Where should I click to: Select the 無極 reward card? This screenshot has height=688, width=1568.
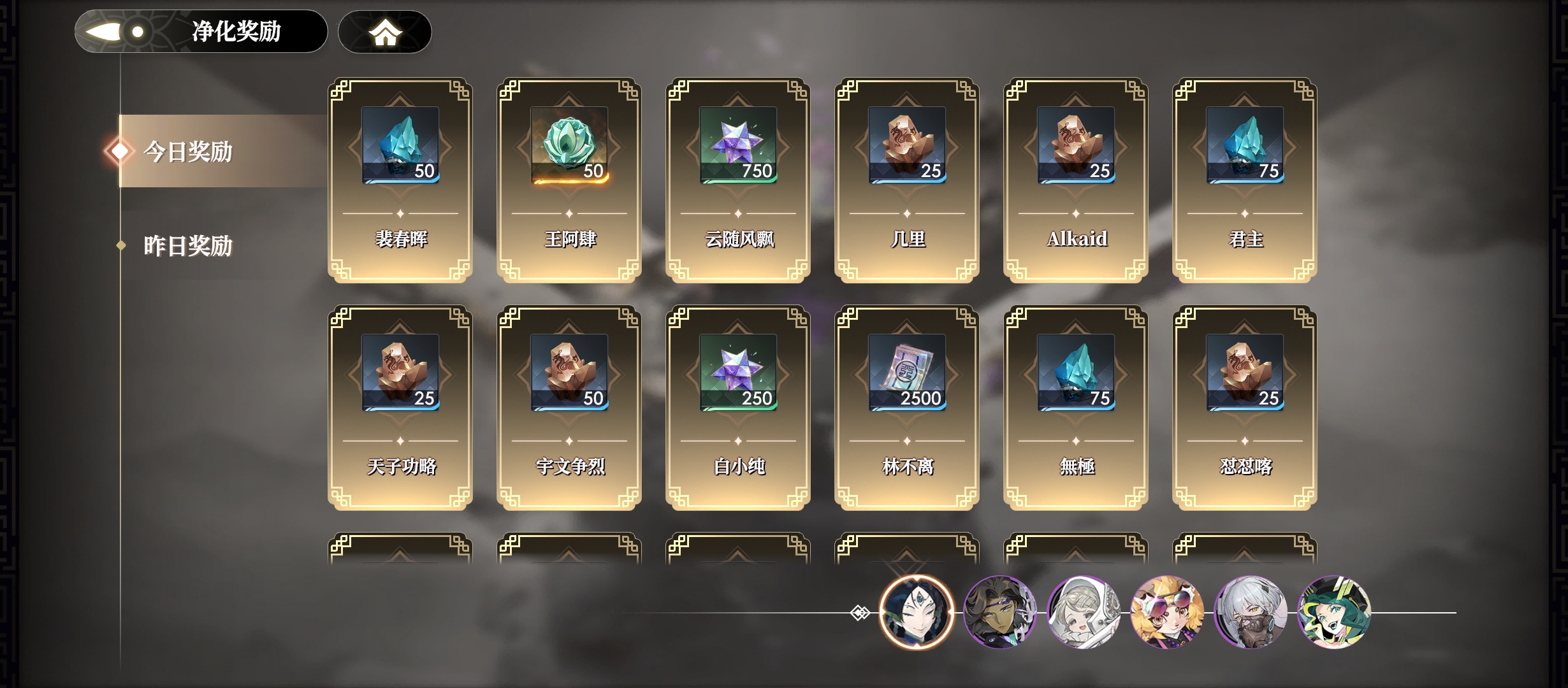coord(1076,407)
